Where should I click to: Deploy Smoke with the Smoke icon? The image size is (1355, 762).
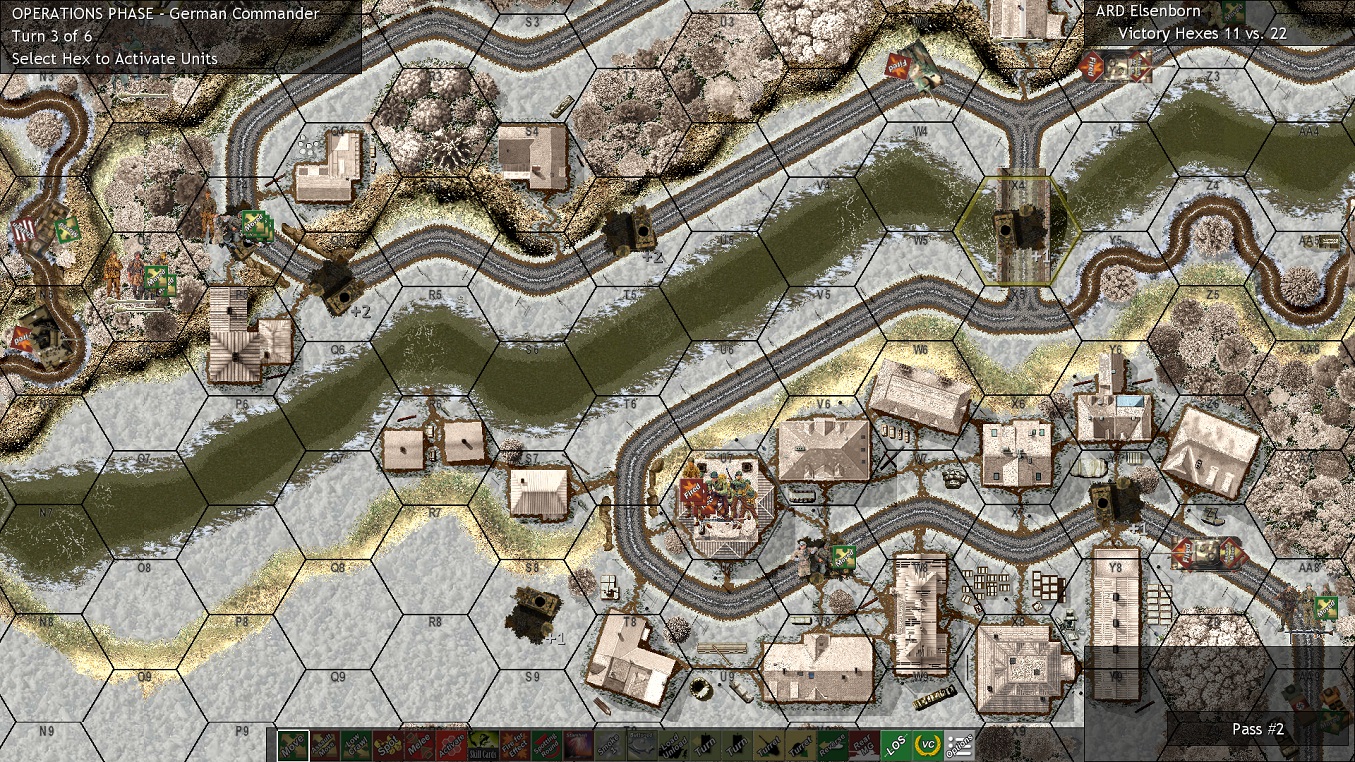point(609,744)
